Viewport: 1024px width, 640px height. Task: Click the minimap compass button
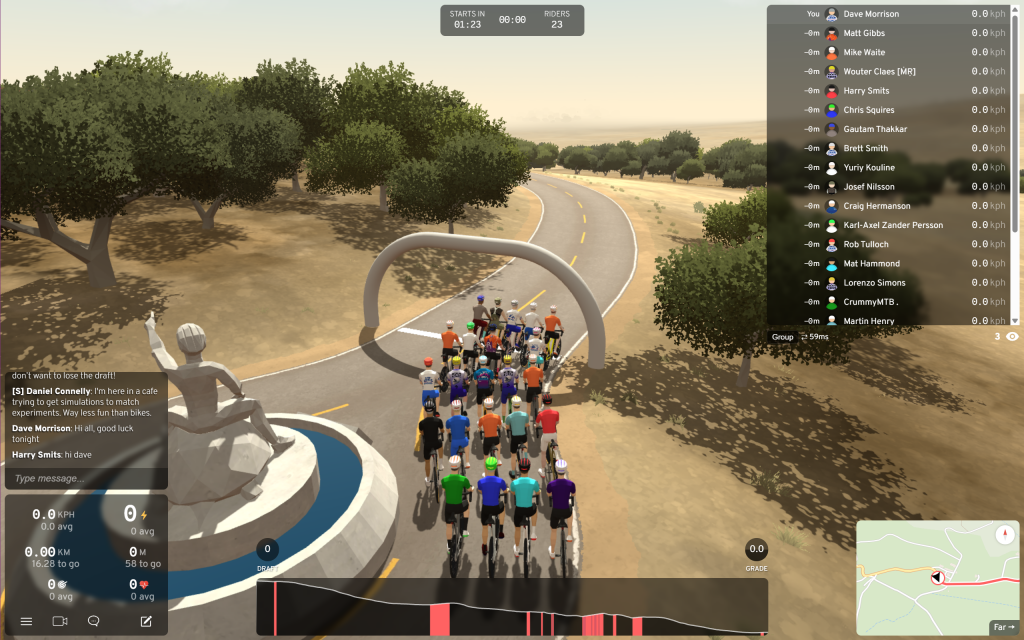(x=1003, y=535)
